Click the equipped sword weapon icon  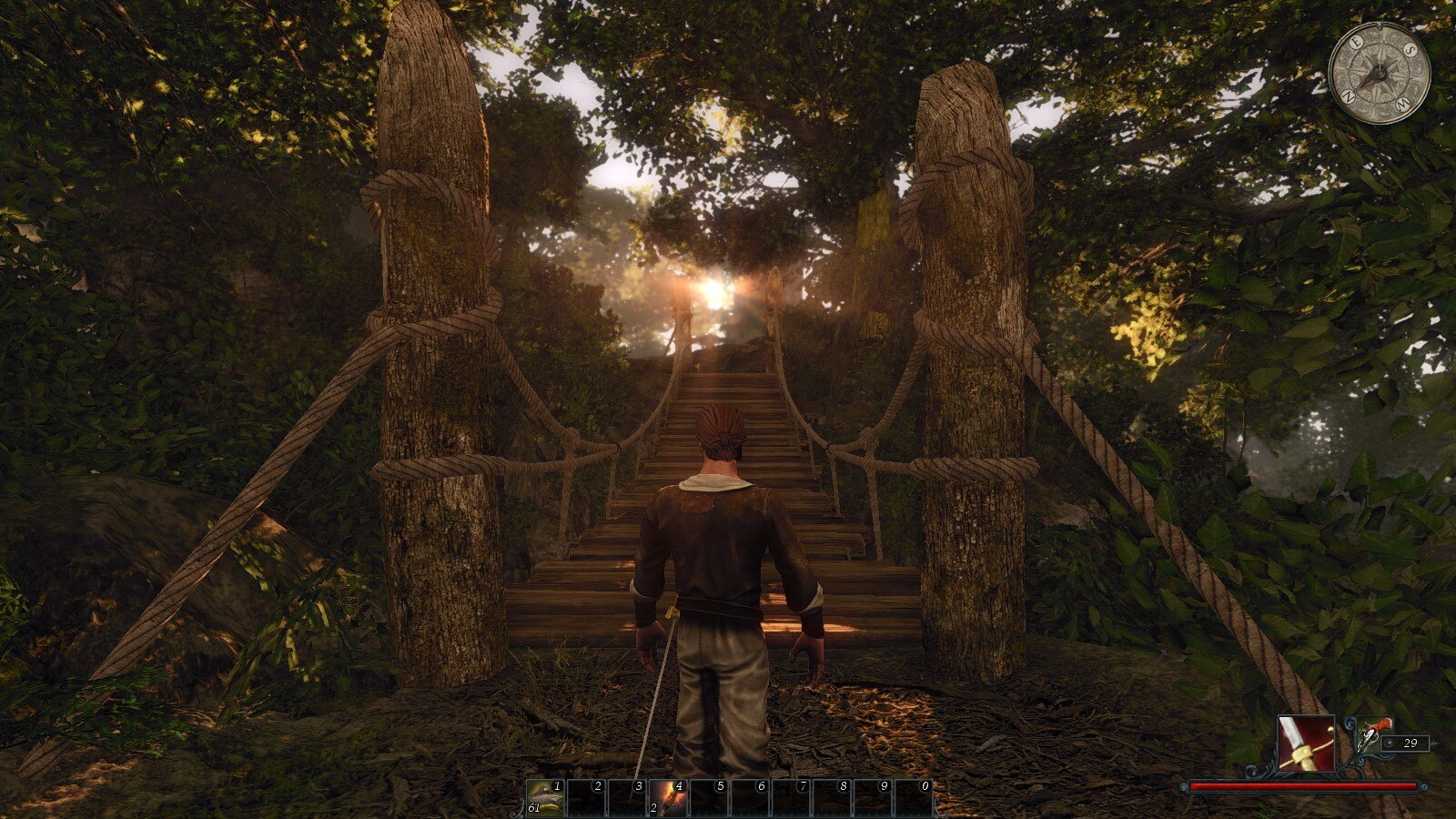pos(1306,743)
